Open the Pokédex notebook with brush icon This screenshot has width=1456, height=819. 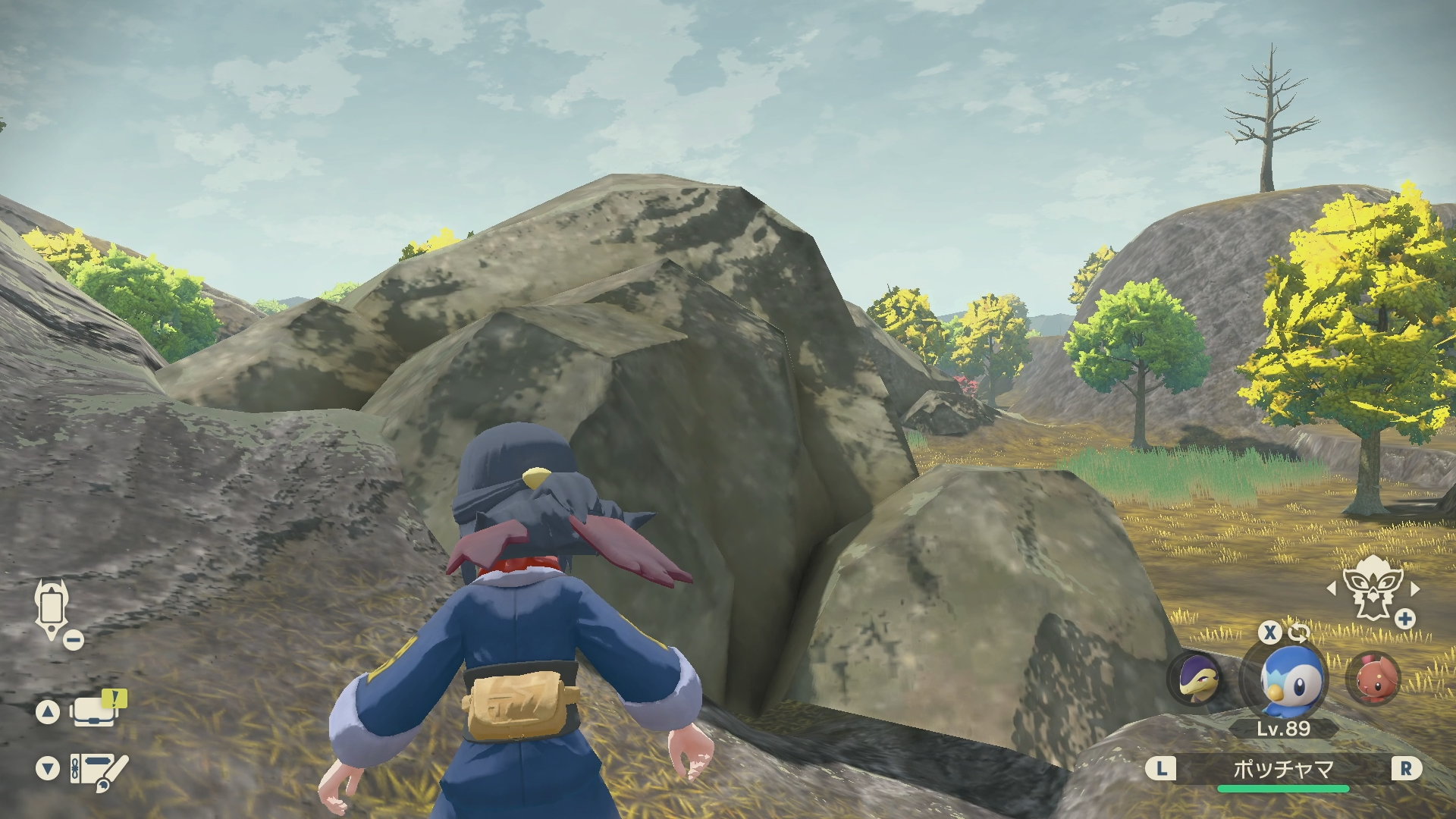(97, 769)
